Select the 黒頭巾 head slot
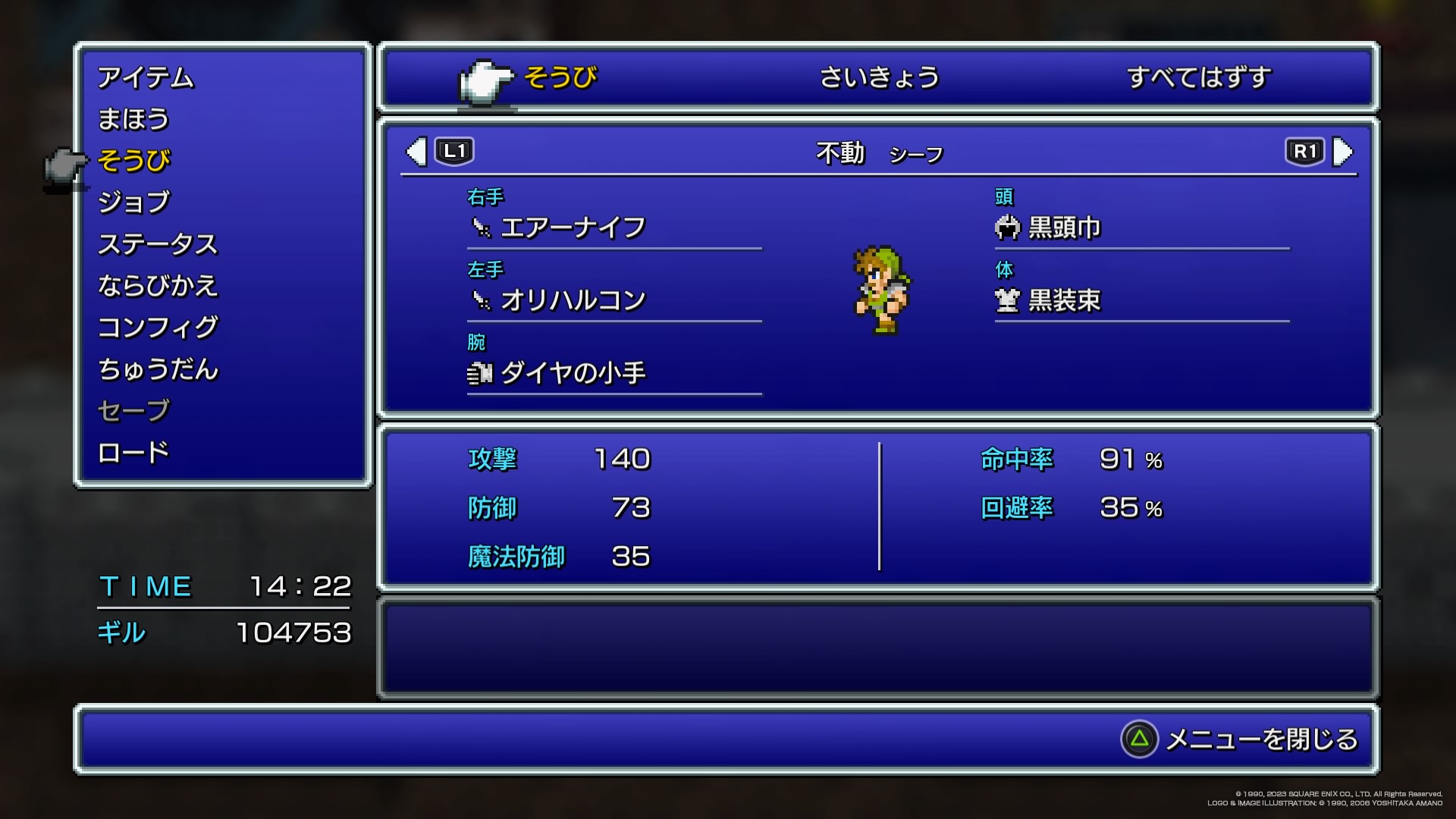 [1064, 227]
